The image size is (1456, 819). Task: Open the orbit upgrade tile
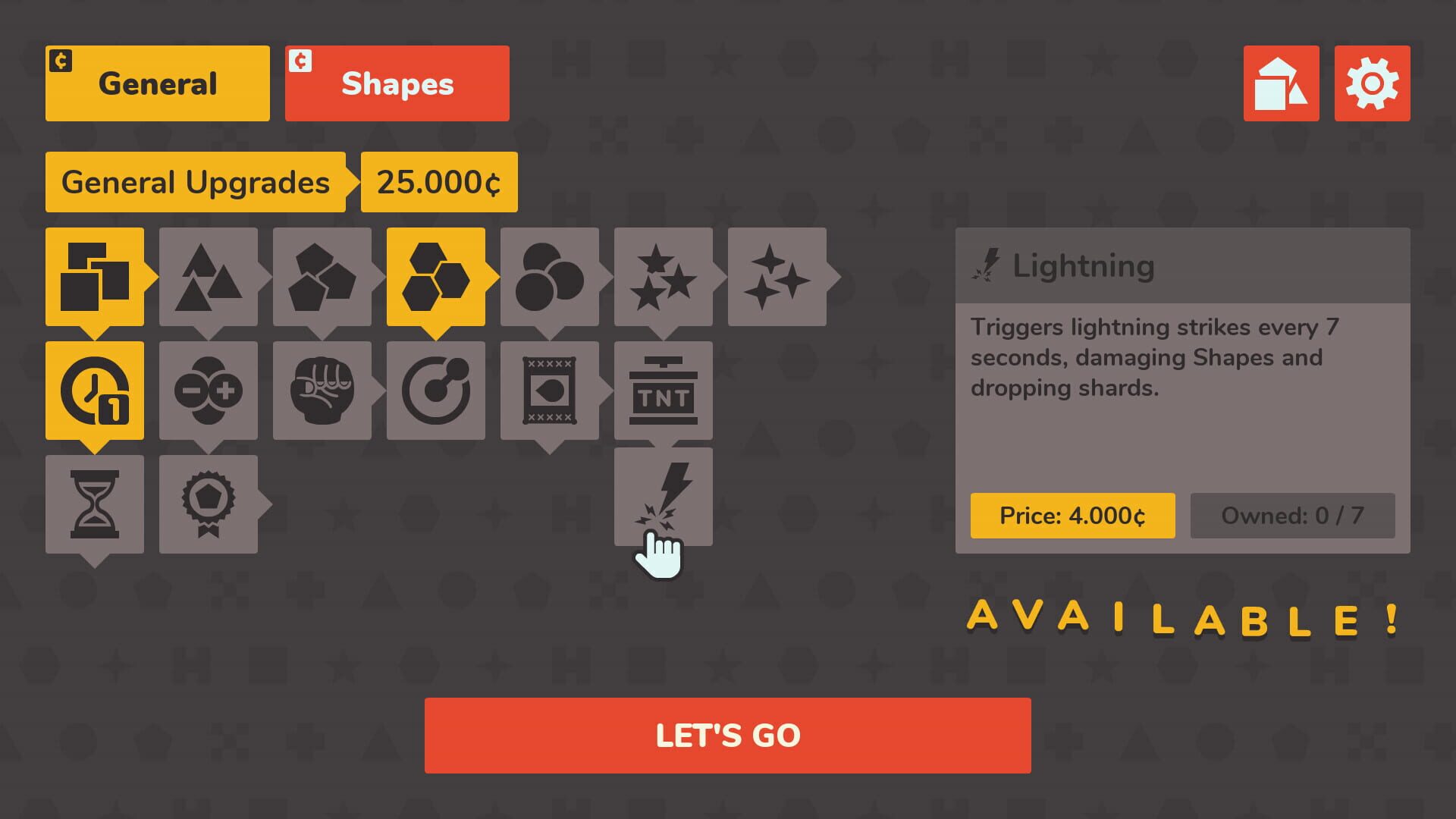pos(436,391)
